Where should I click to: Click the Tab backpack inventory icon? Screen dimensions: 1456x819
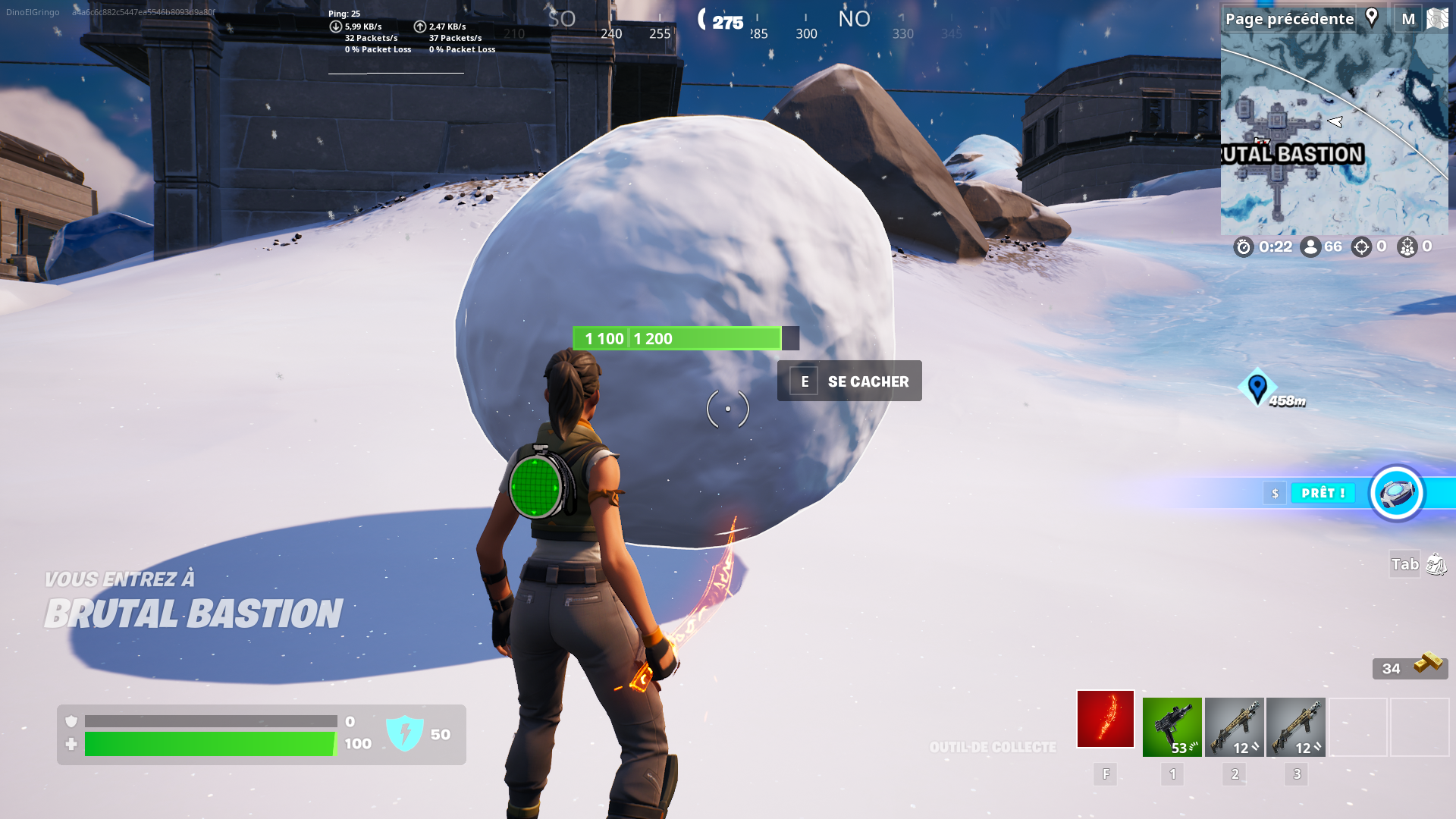pyautogui.click(x=1436, y=564)
